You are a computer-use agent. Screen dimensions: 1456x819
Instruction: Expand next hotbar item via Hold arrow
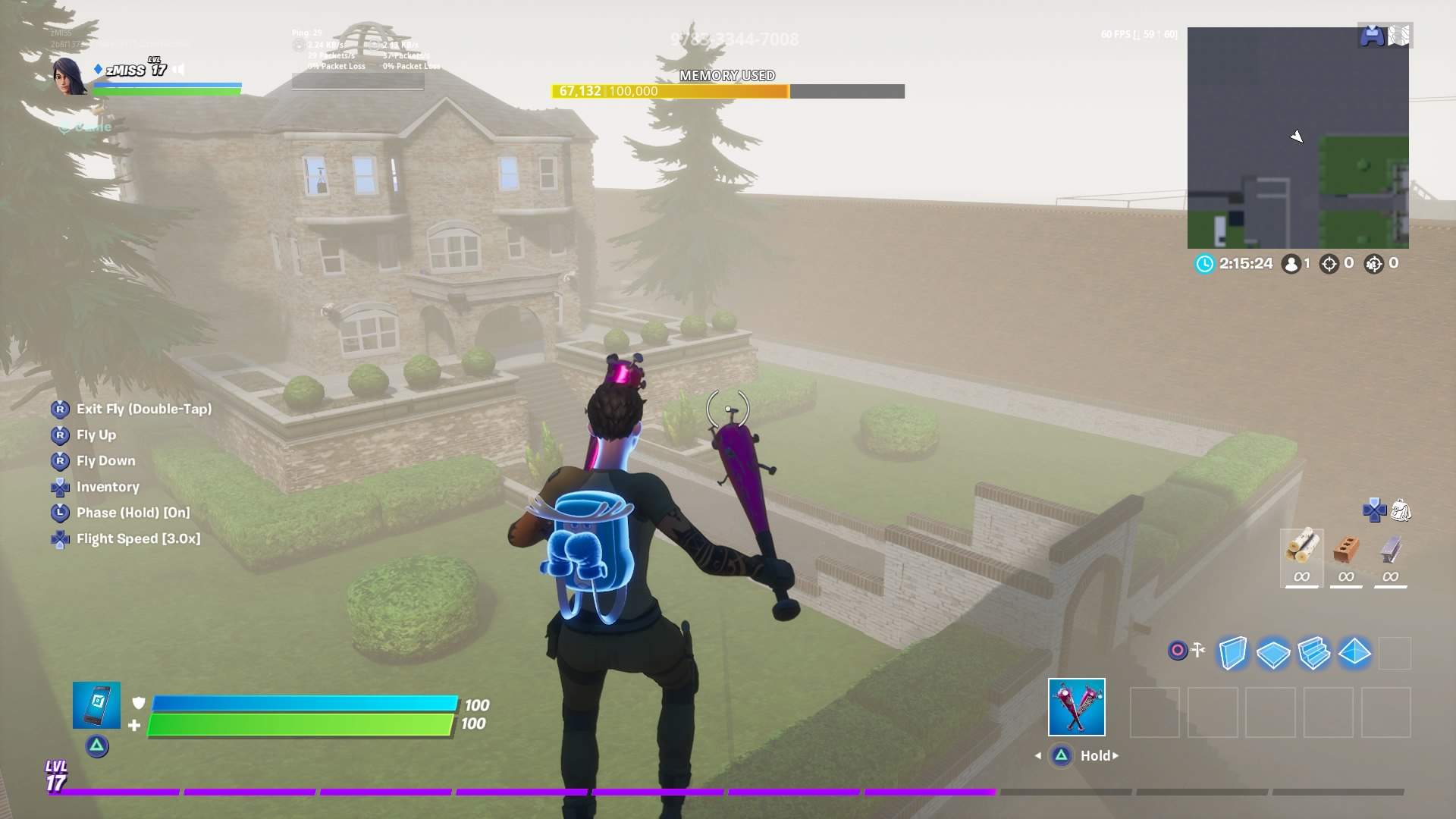[1116, 755]
